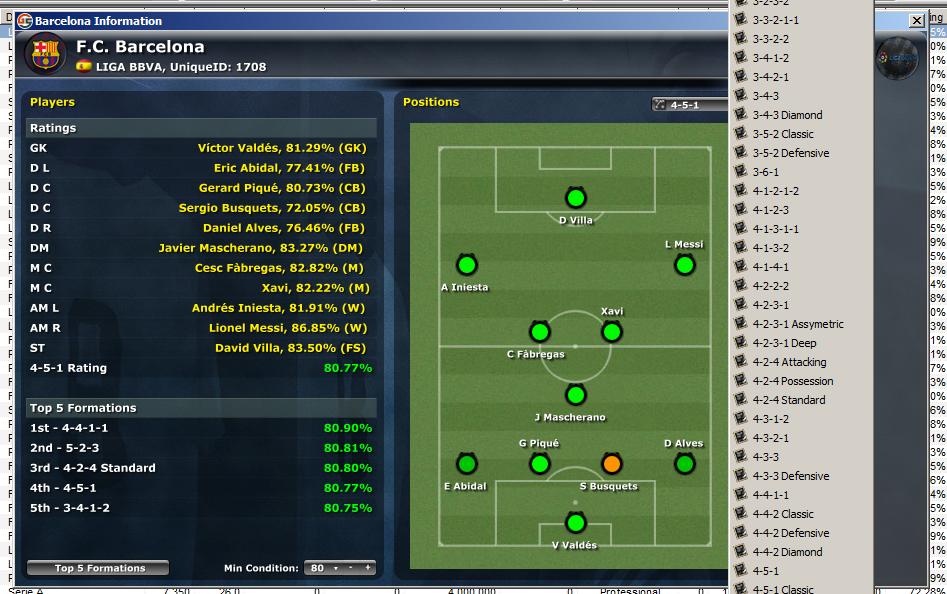The width and height of the screenshot is (947, 594).
Task: Close the Barcelona Information window
Action: pyautogui.click(x=916, y=20)
